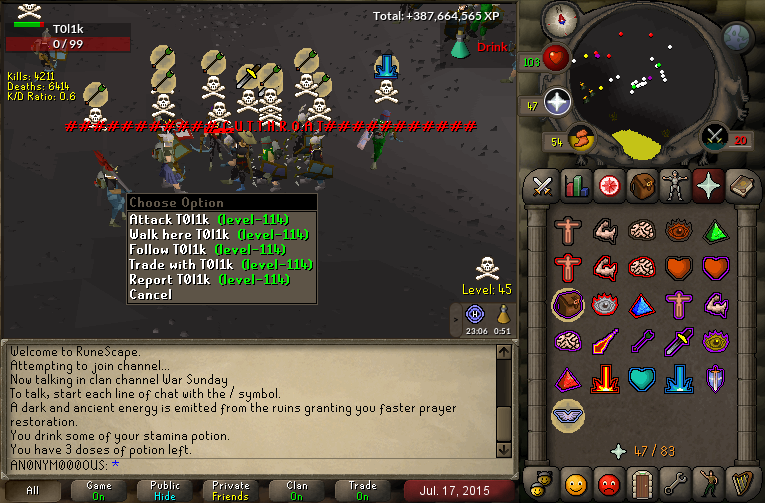
Task: Open the Magic spellbook tab
Action: (740, 186)
